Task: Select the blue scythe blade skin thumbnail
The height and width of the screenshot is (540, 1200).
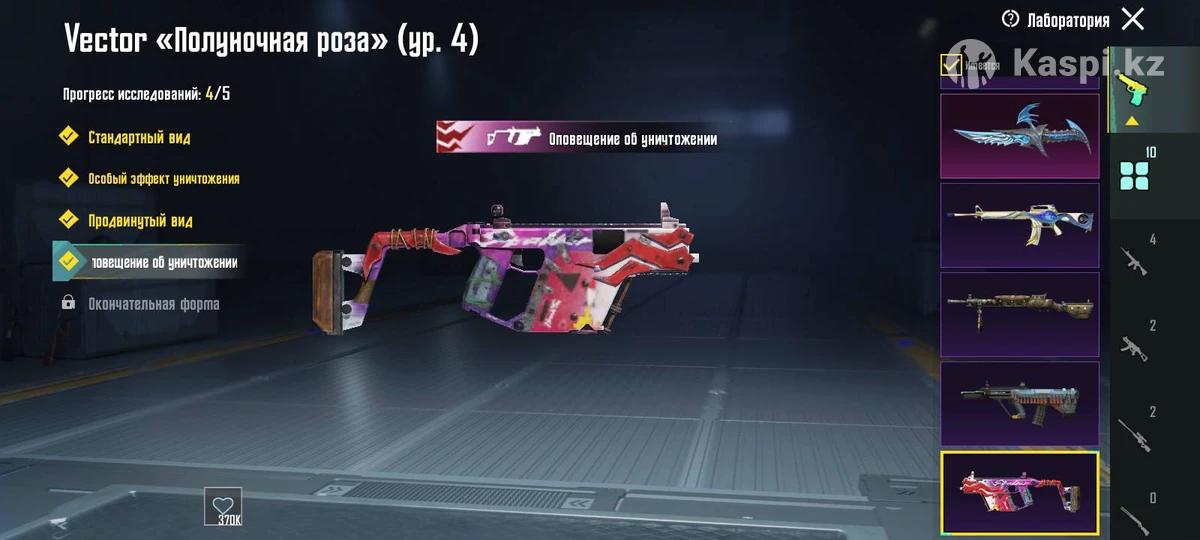Action: click(1019, 136)
